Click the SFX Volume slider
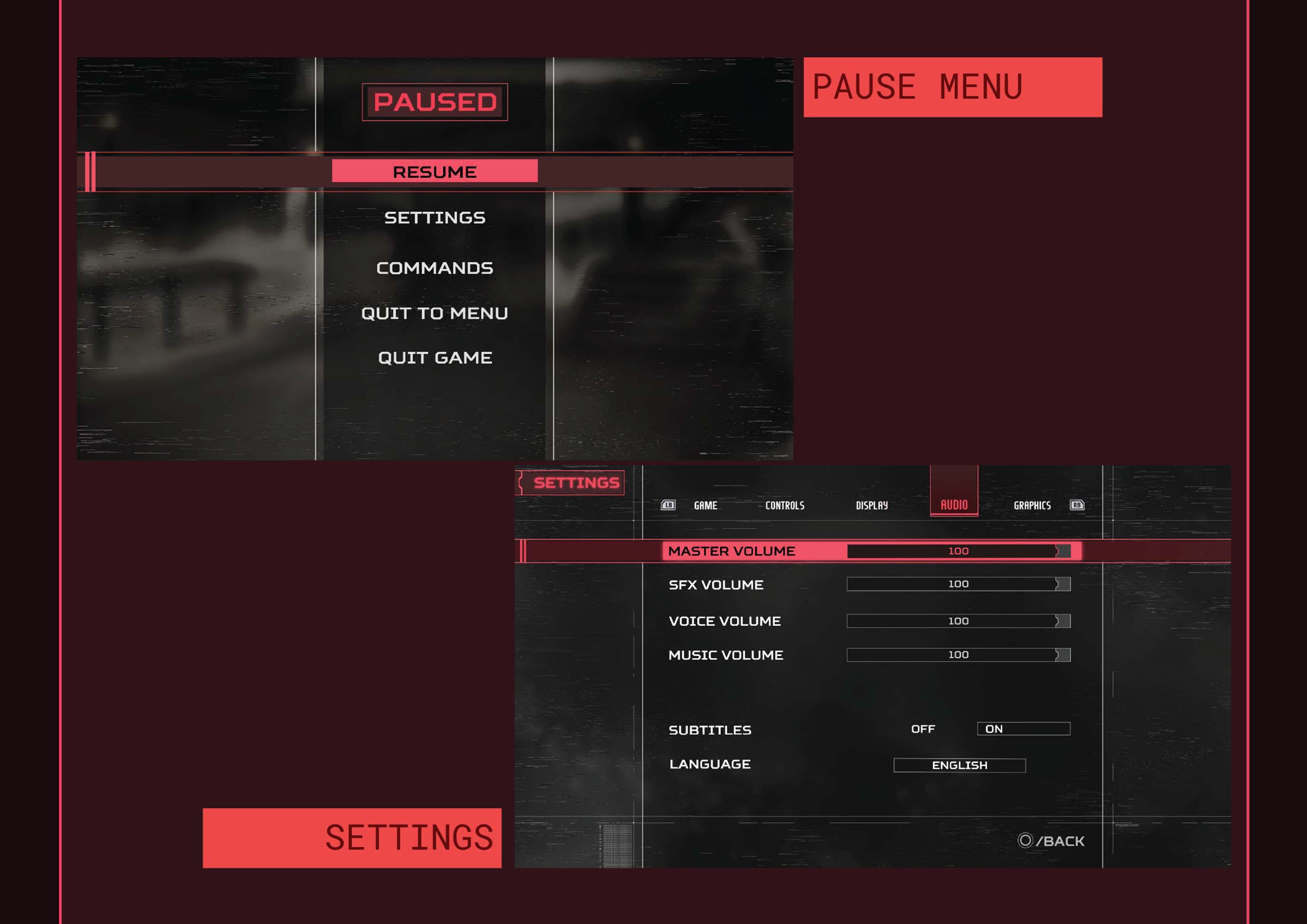This screenshot has width=1307, height=924. 958,584
